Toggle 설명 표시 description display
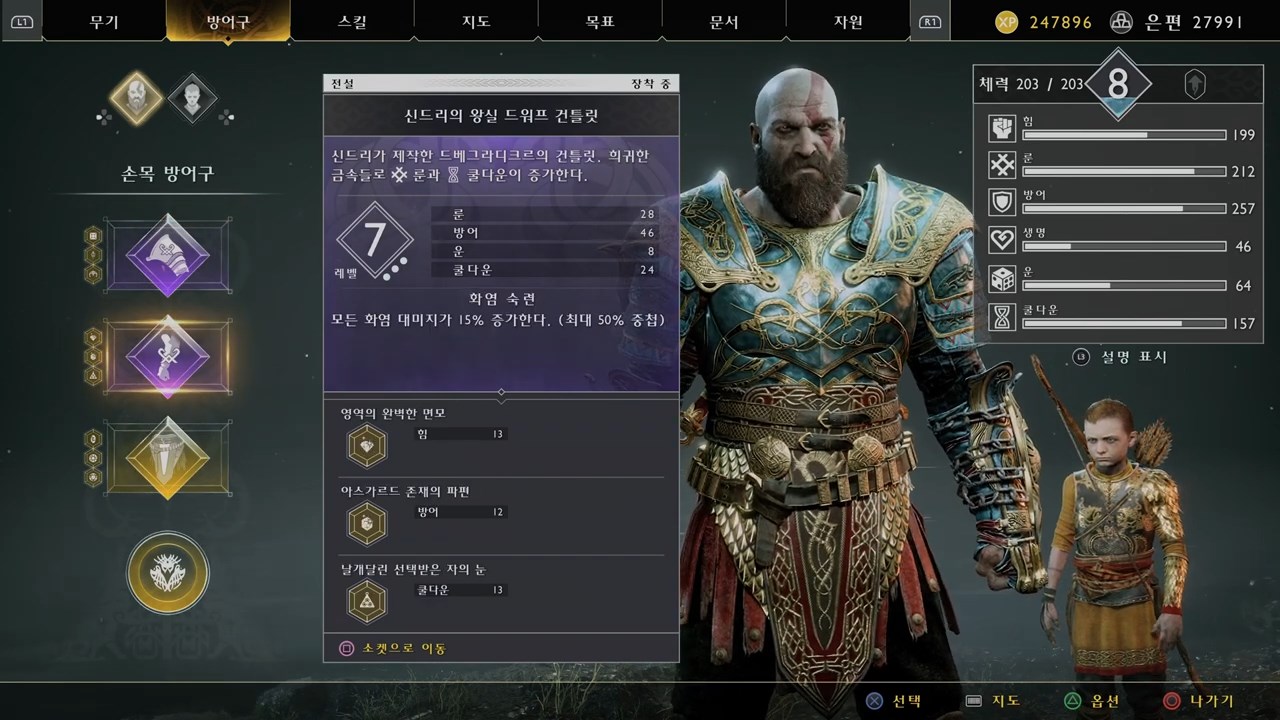 [1120, 357]
